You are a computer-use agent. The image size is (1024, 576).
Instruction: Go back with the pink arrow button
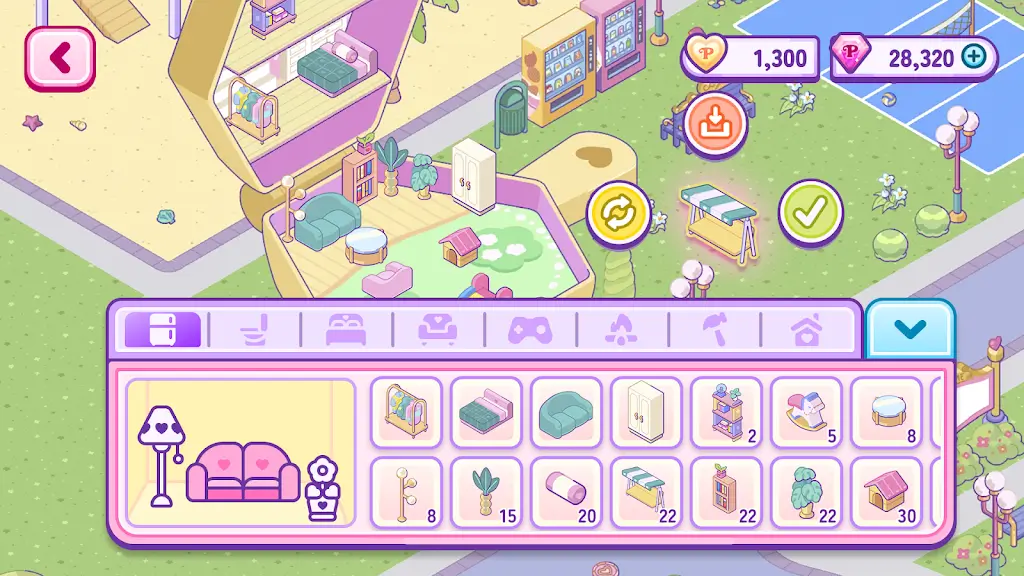click(x=60, y=58)
